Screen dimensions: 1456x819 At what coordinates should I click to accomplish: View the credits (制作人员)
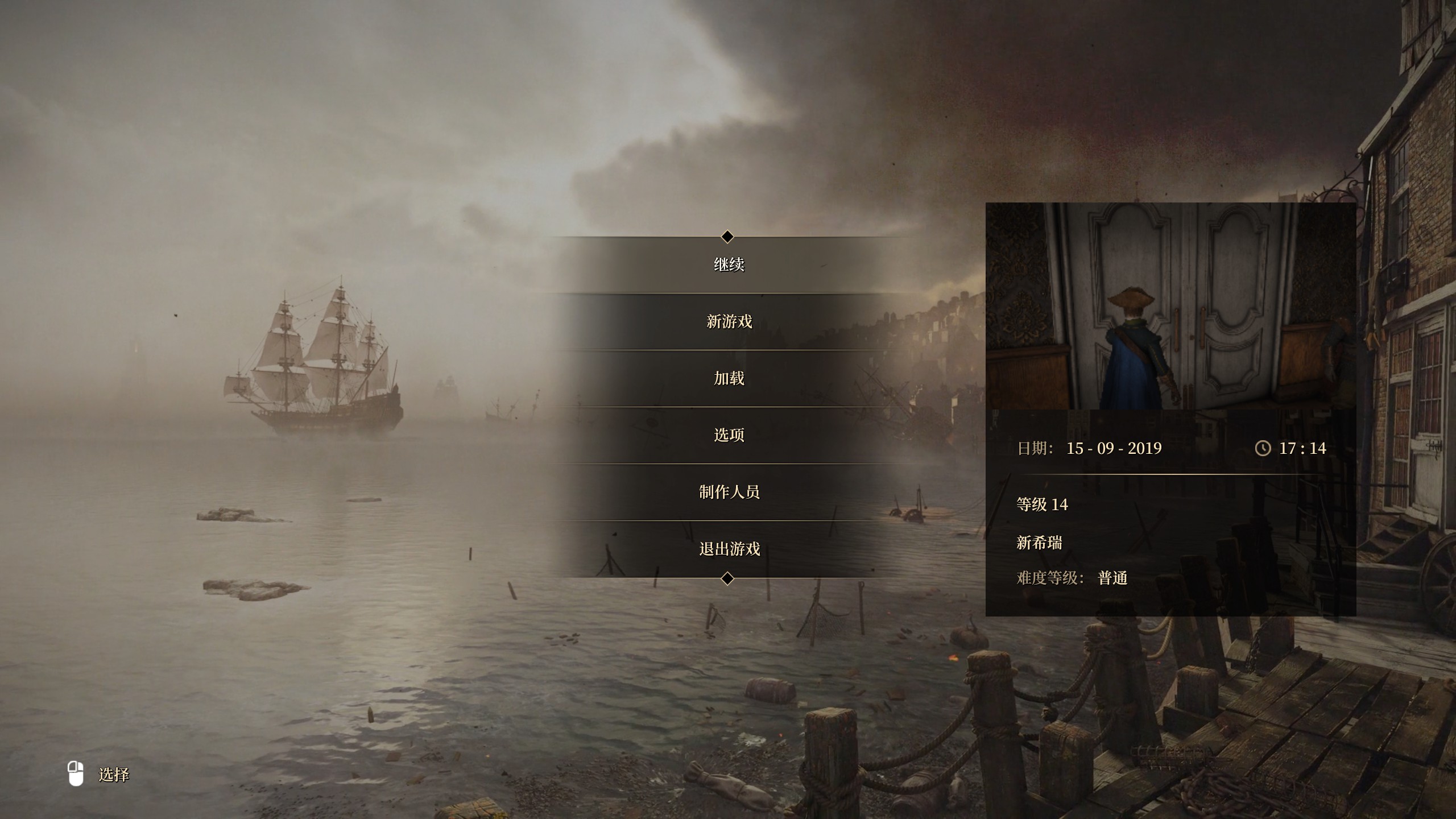(x=729, y=492)
